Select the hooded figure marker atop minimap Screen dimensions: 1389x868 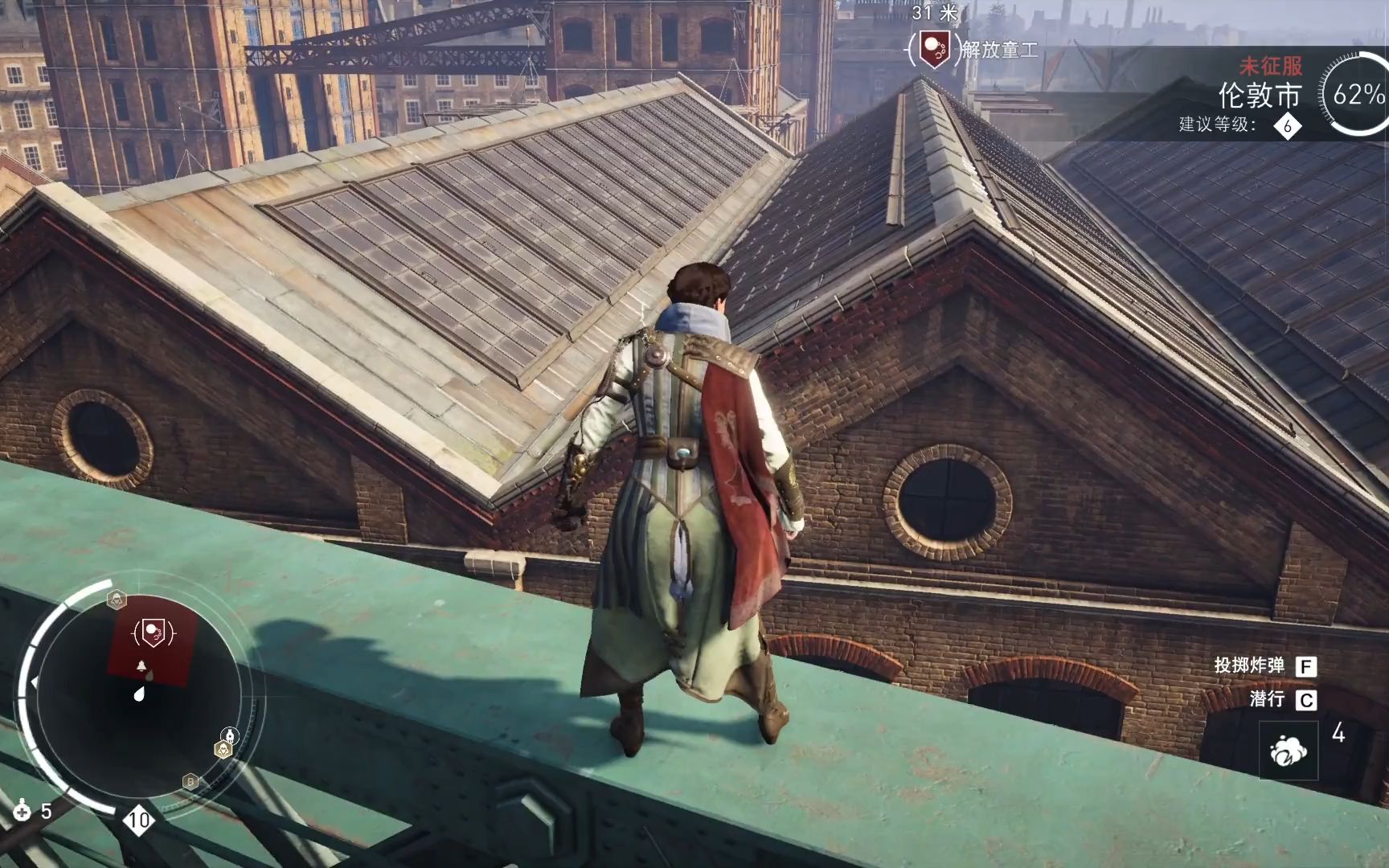tap(117, 599)
